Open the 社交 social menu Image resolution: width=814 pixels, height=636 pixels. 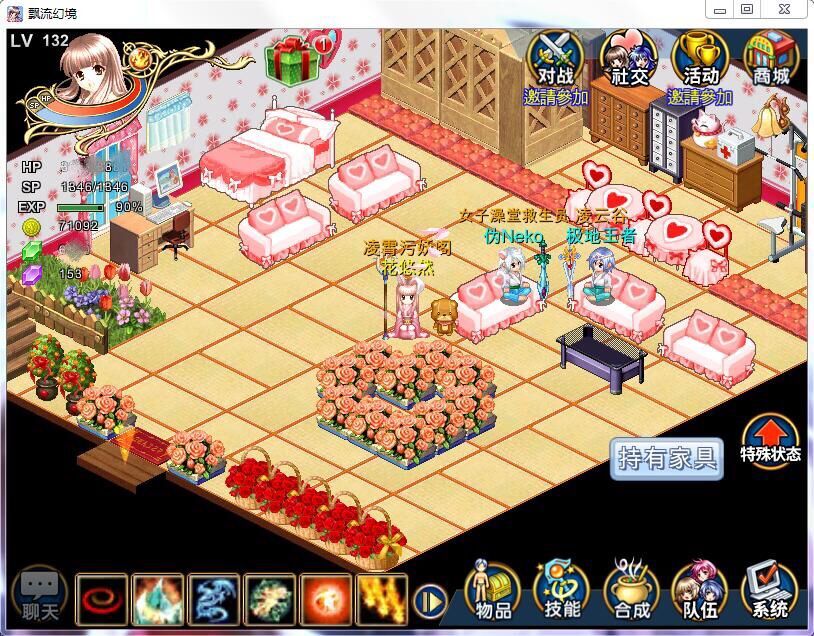627,60
